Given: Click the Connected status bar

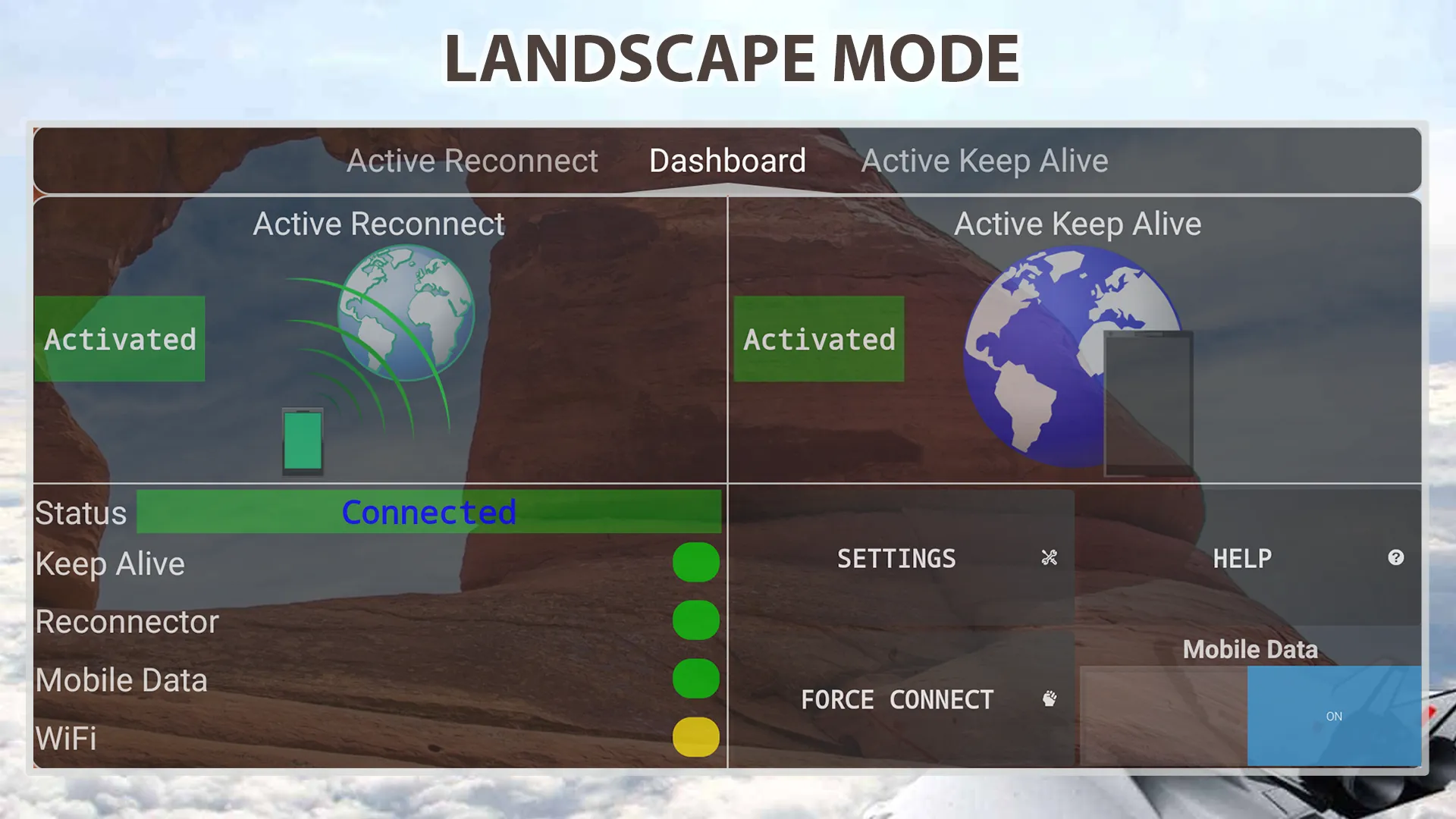Looking at the screenshot, I should click(429, 513).
